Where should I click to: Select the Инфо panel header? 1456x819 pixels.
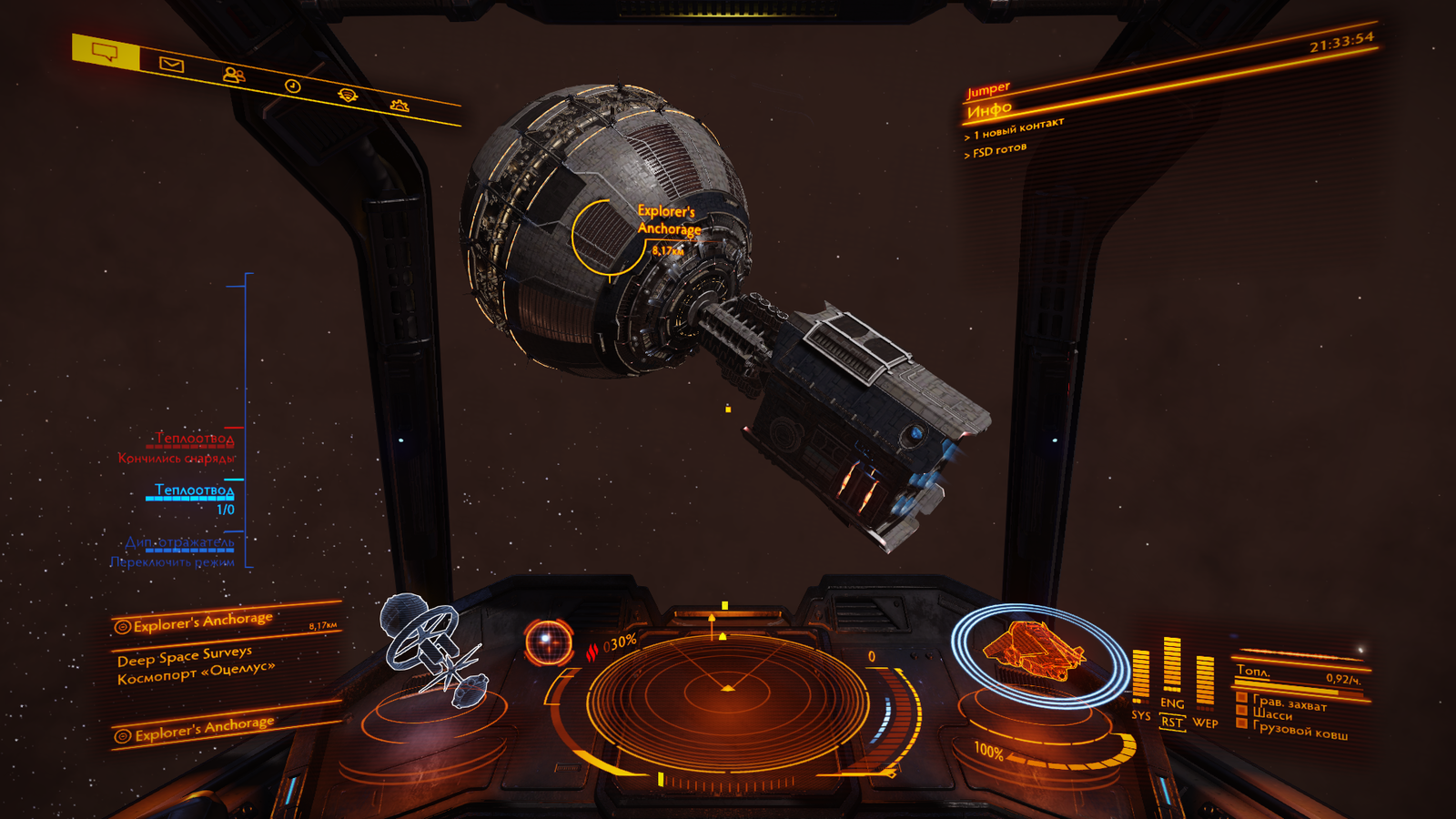989,111
